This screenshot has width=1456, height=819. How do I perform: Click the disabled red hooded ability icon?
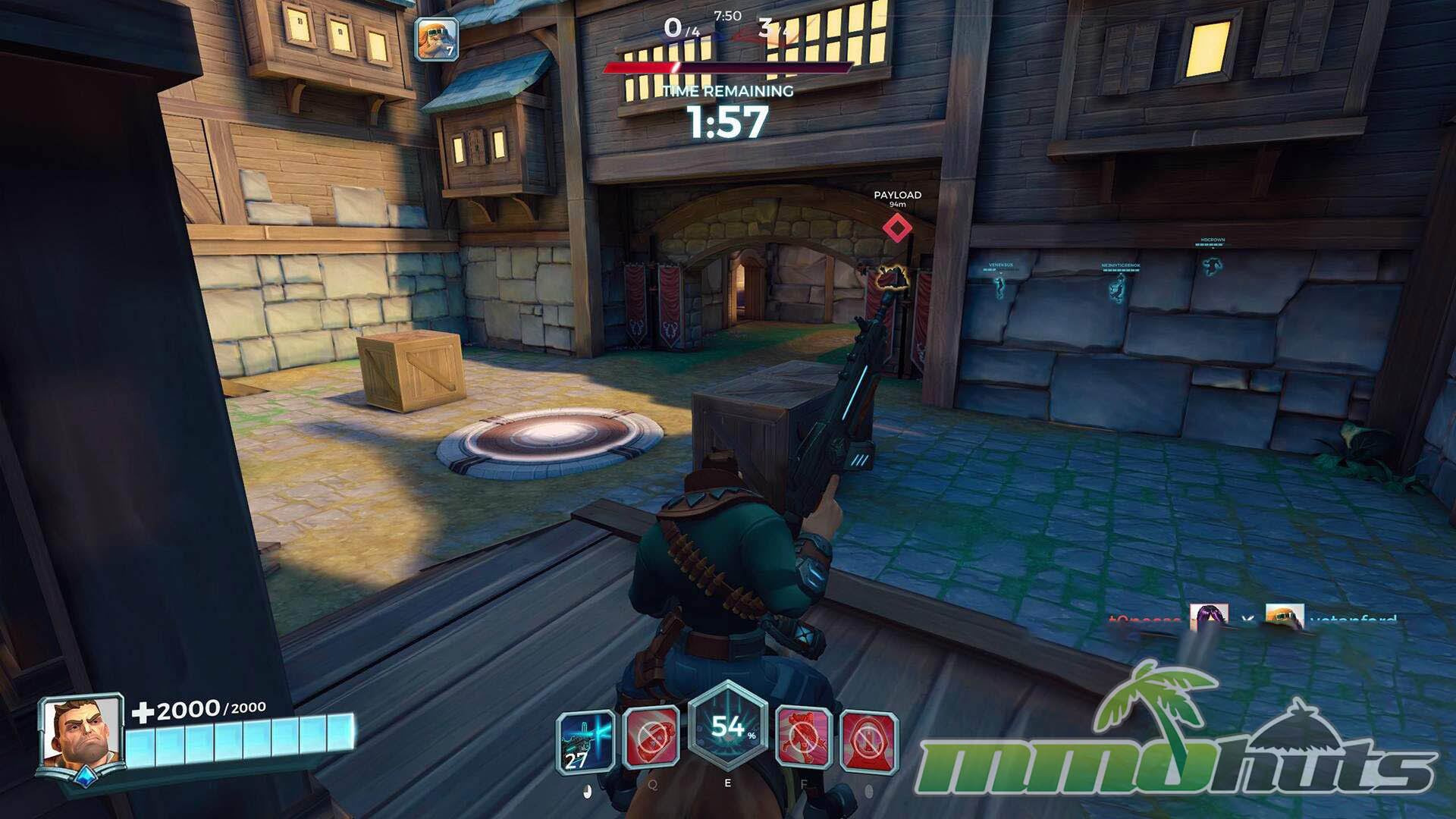869,740
